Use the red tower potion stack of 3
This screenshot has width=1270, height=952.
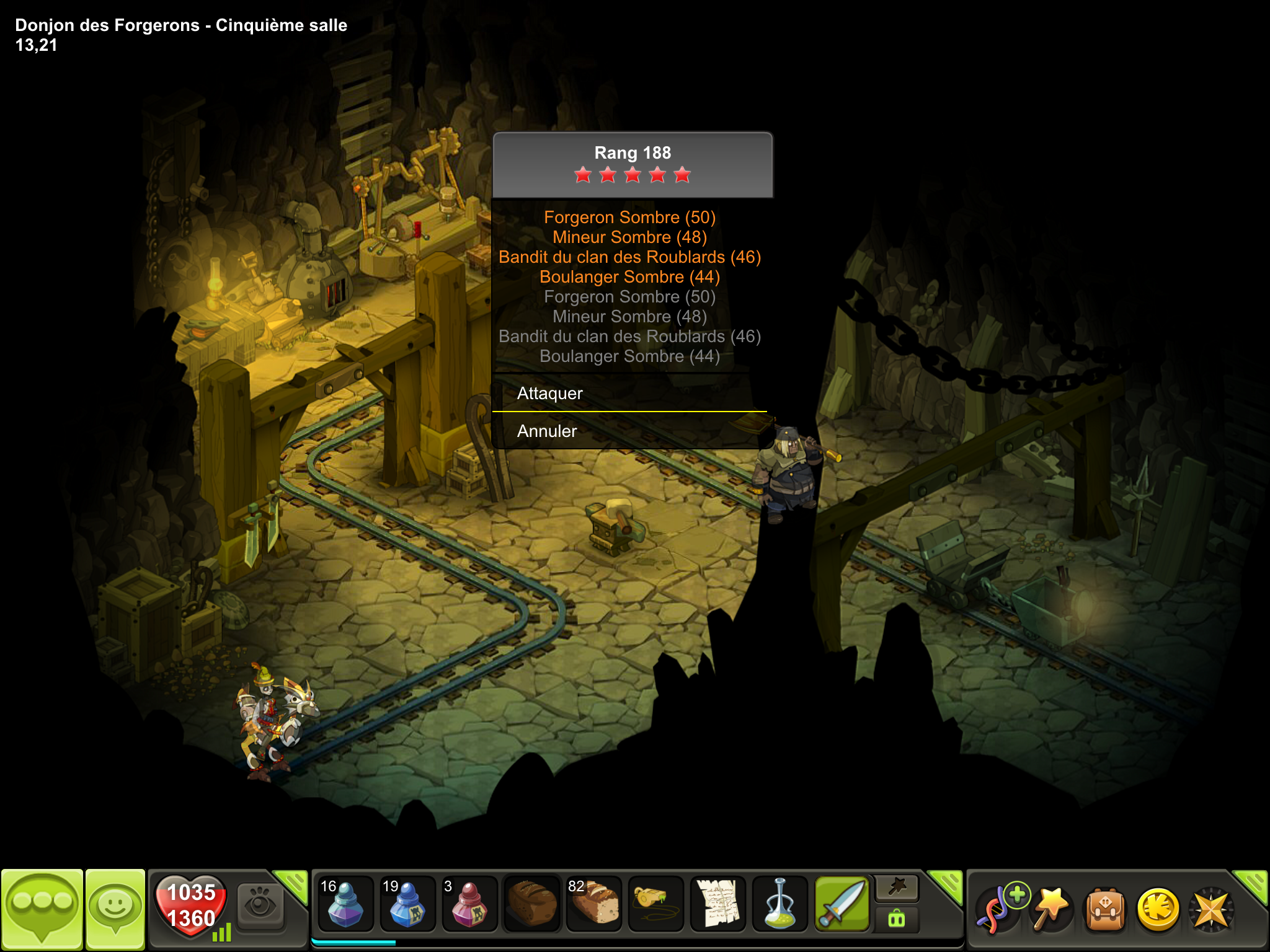tap(469, 904)
